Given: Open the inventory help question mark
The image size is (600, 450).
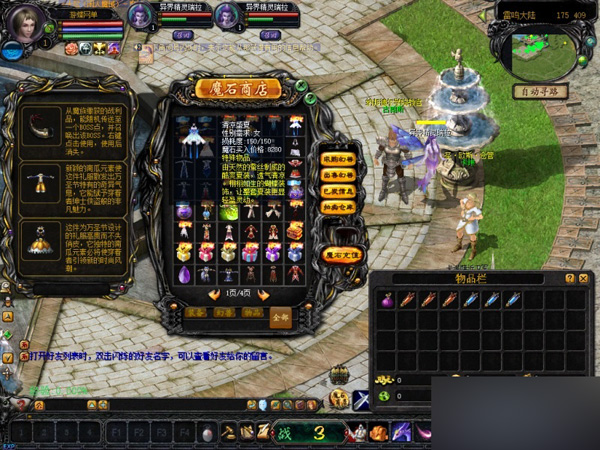Looking at the screenshot, I should point(569,278).
